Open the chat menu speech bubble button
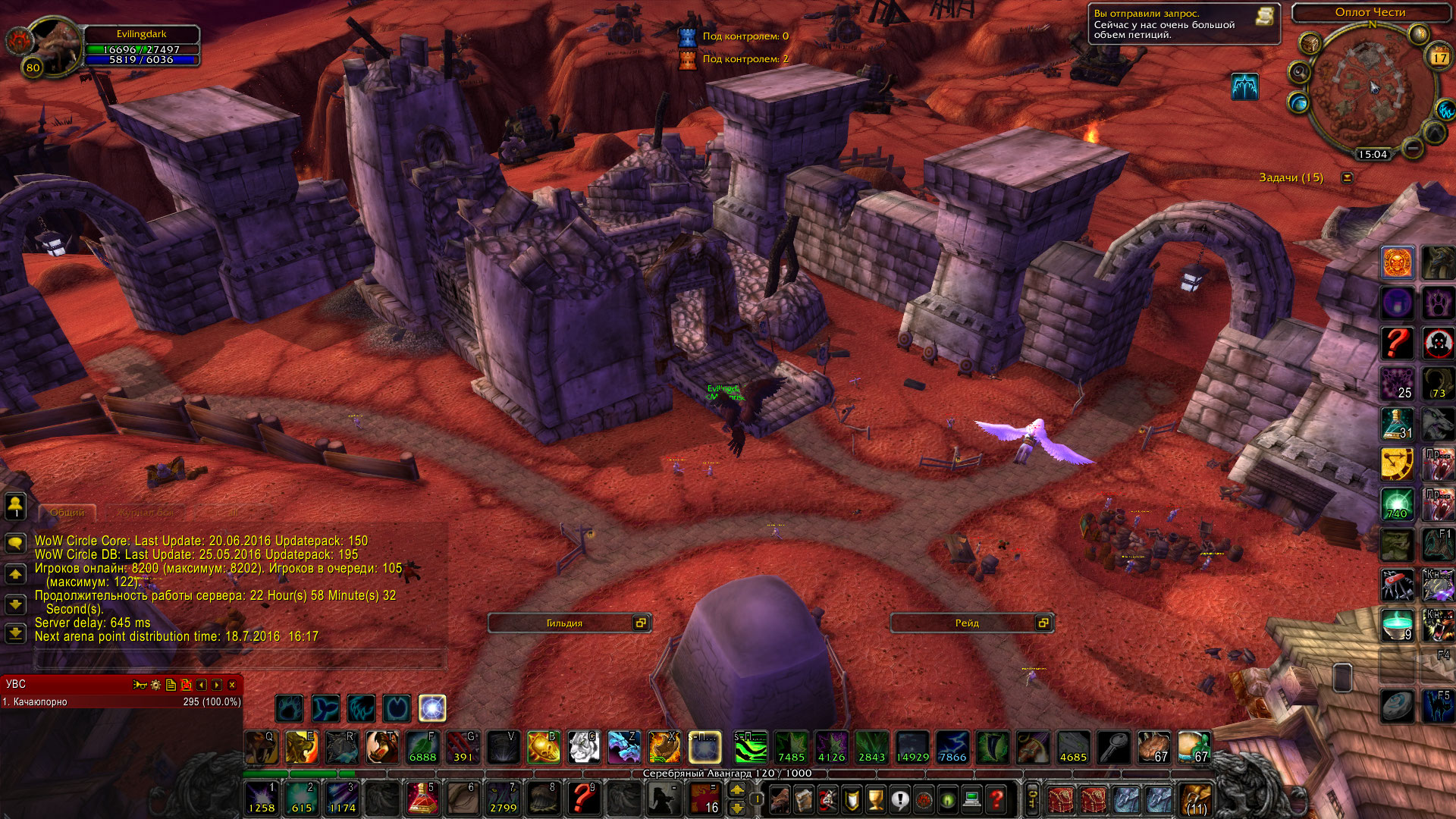 15,543
